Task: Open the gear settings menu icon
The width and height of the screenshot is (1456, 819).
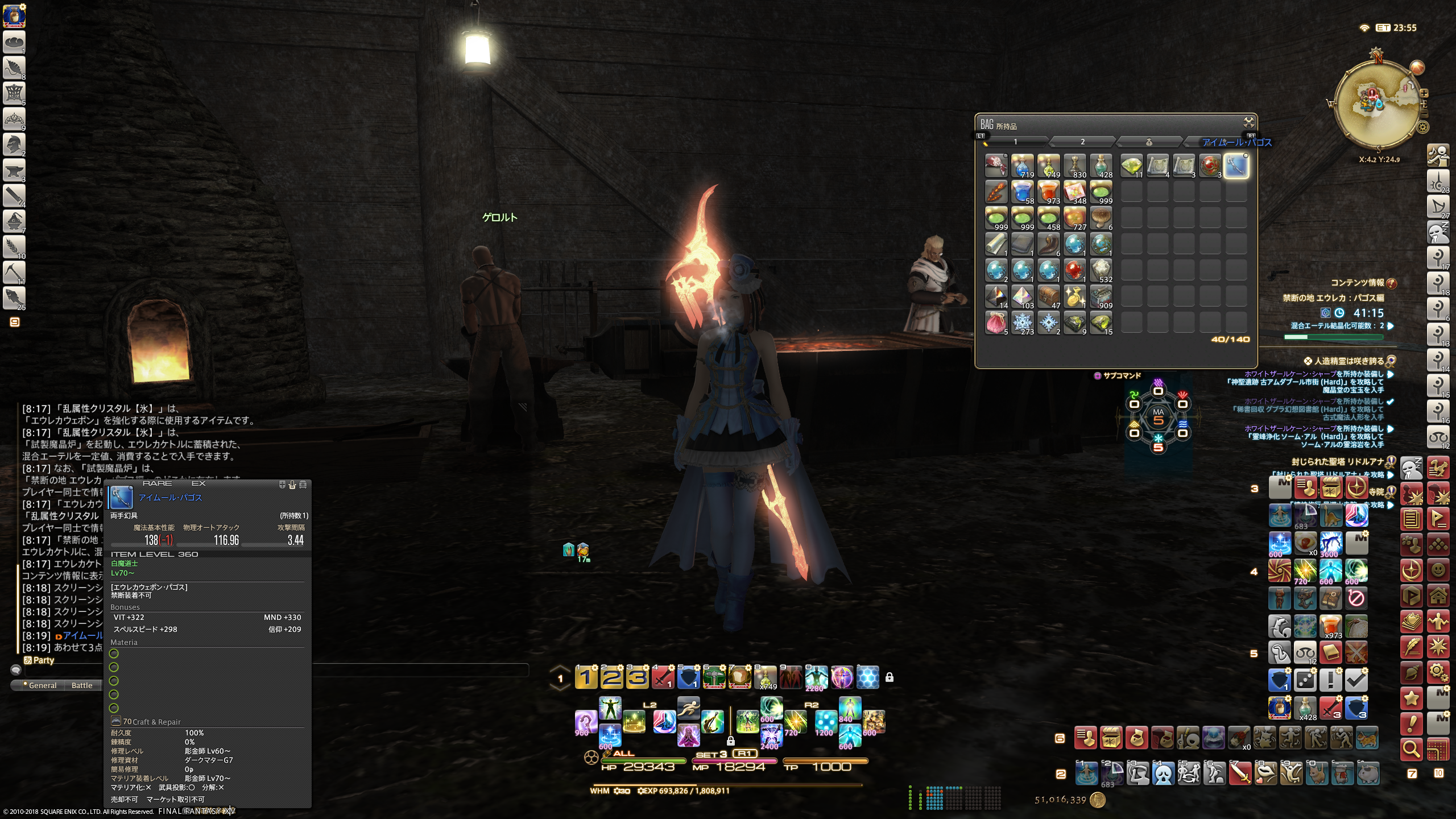Action: (1438, 672)
